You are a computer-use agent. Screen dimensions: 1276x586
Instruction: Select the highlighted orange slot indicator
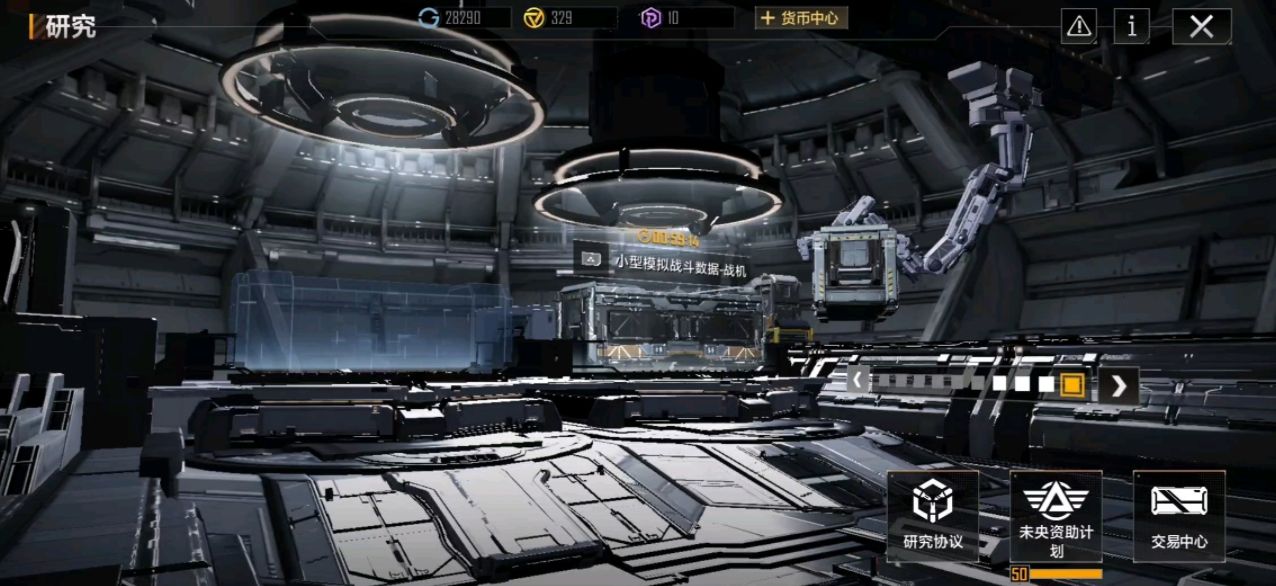click(1072, 384)
